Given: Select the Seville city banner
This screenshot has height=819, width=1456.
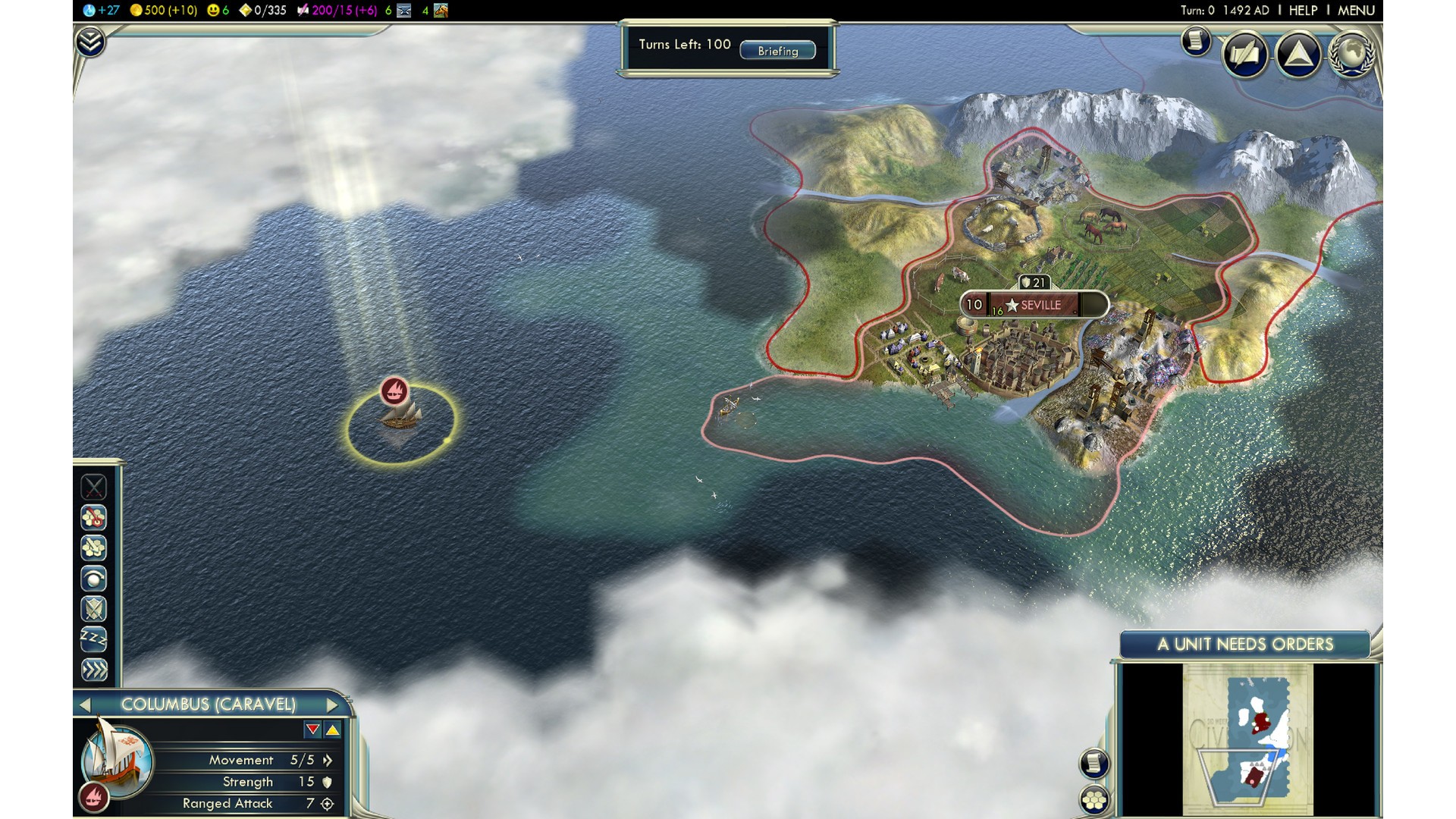Looking at the screenshot, I should 1034,305.
